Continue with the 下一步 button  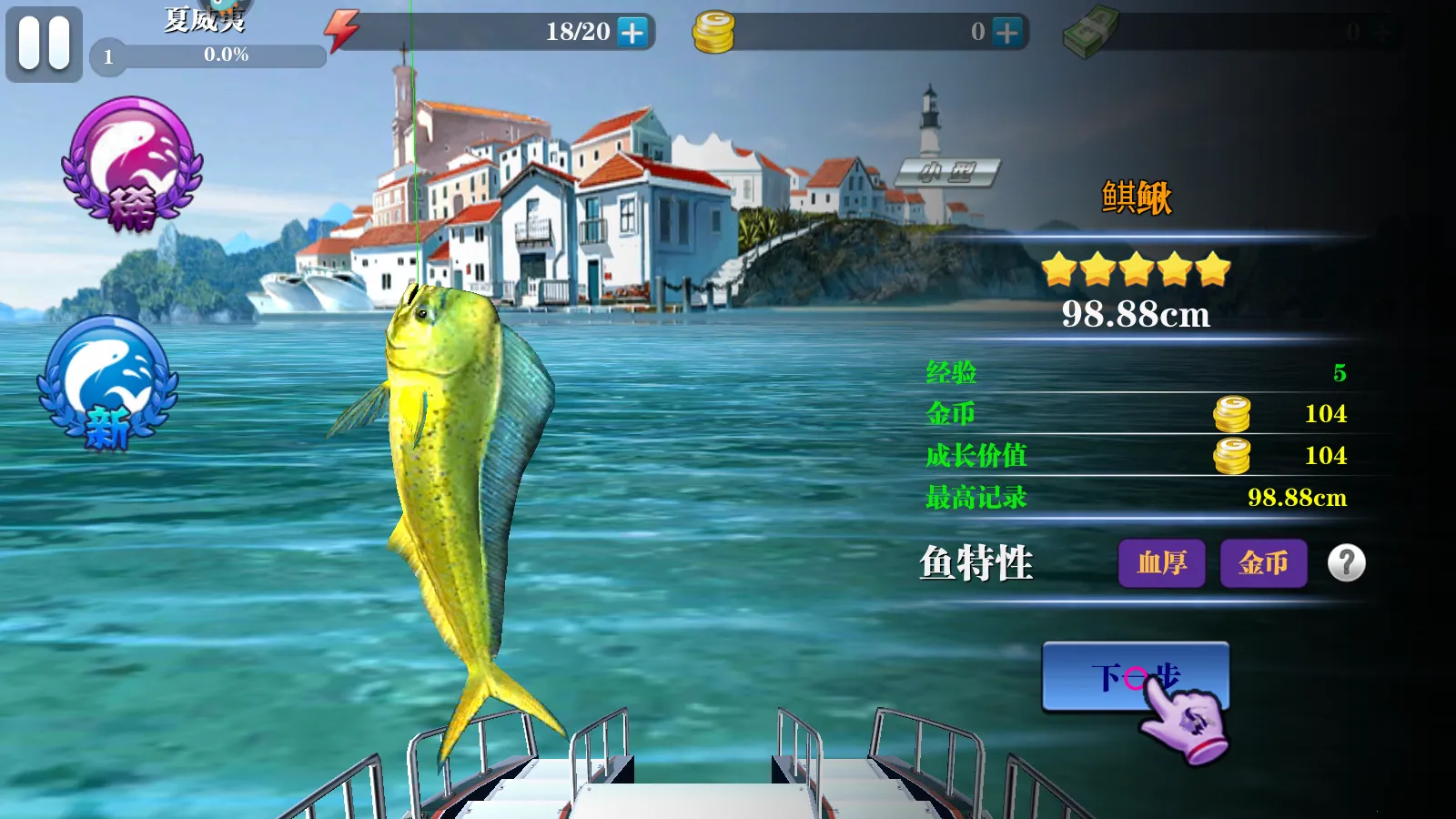click(1135, 677)
